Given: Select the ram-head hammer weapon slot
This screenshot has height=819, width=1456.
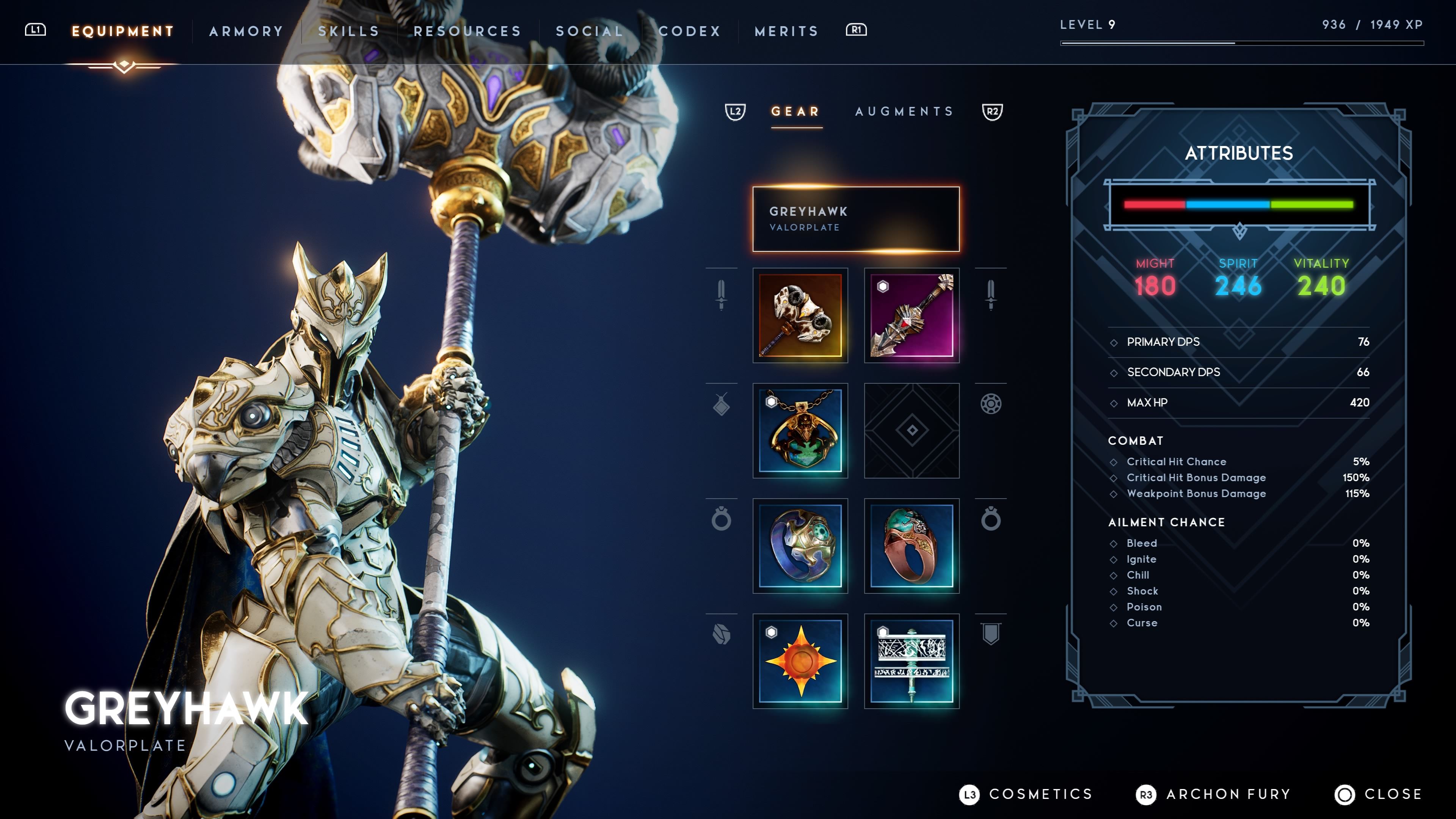Looking at the screenshot, I should (x=800, y=315).
